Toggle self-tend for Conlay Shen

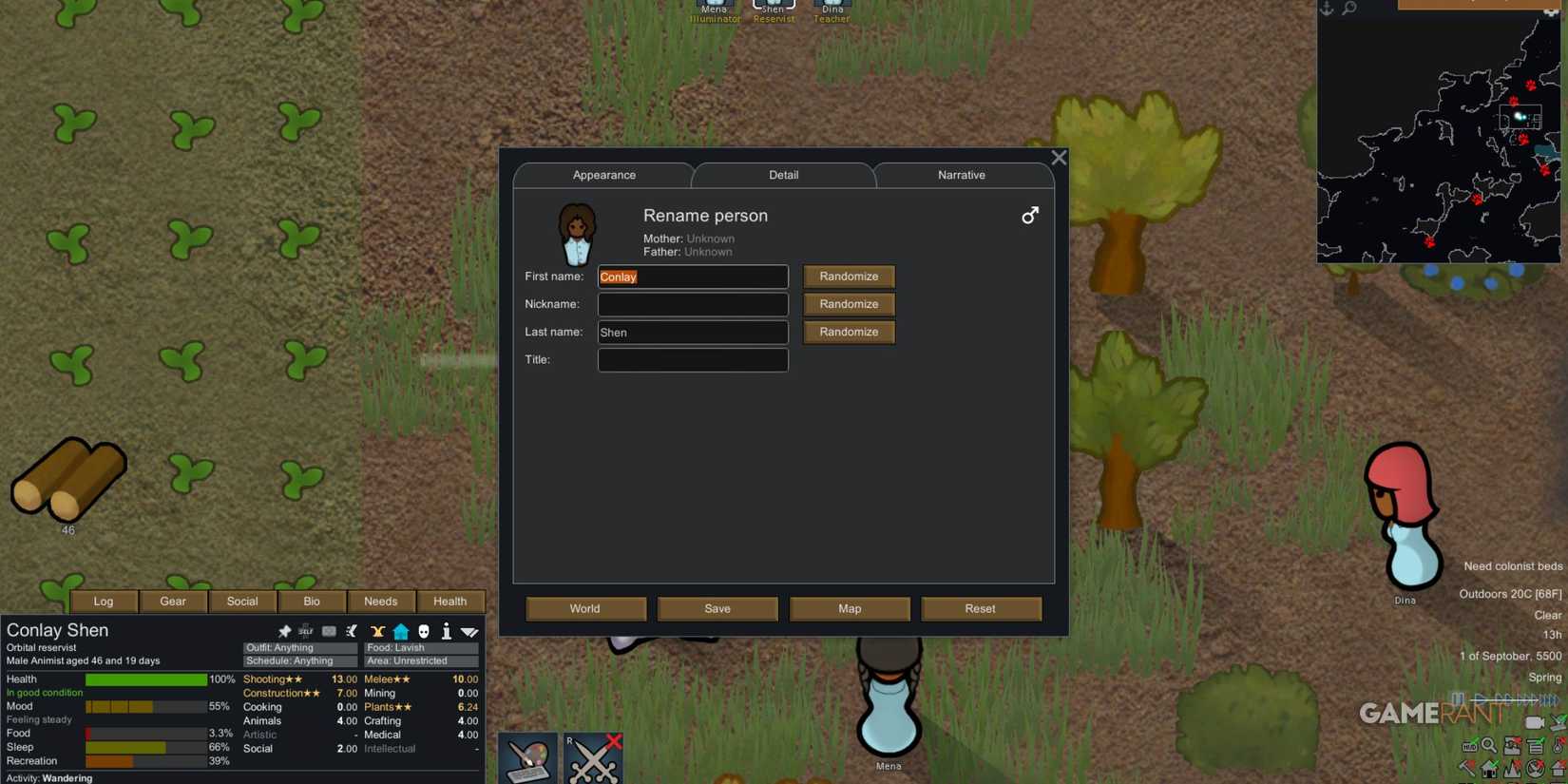(306, 630)
